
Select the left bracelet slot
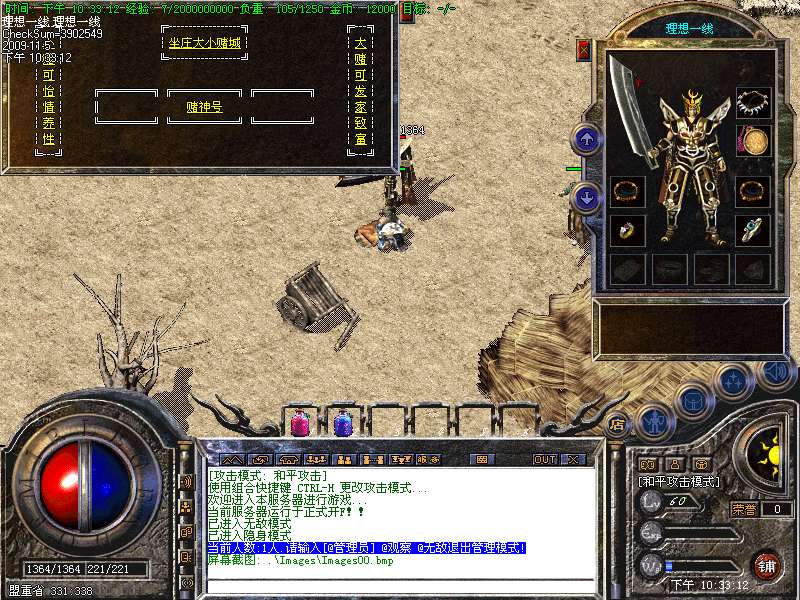click(x=627, y=191)
